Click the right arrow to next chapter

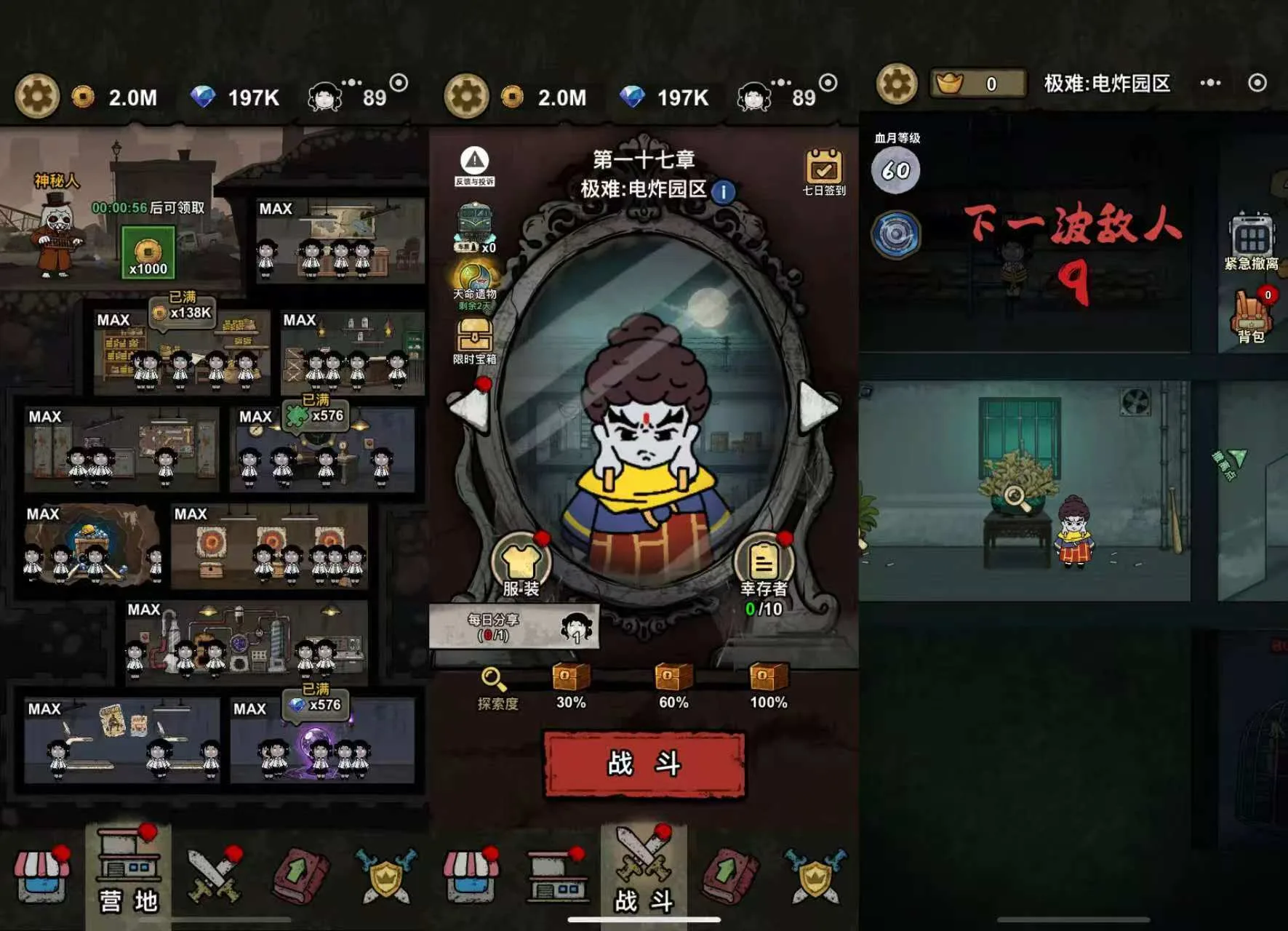tap(811, 404)
